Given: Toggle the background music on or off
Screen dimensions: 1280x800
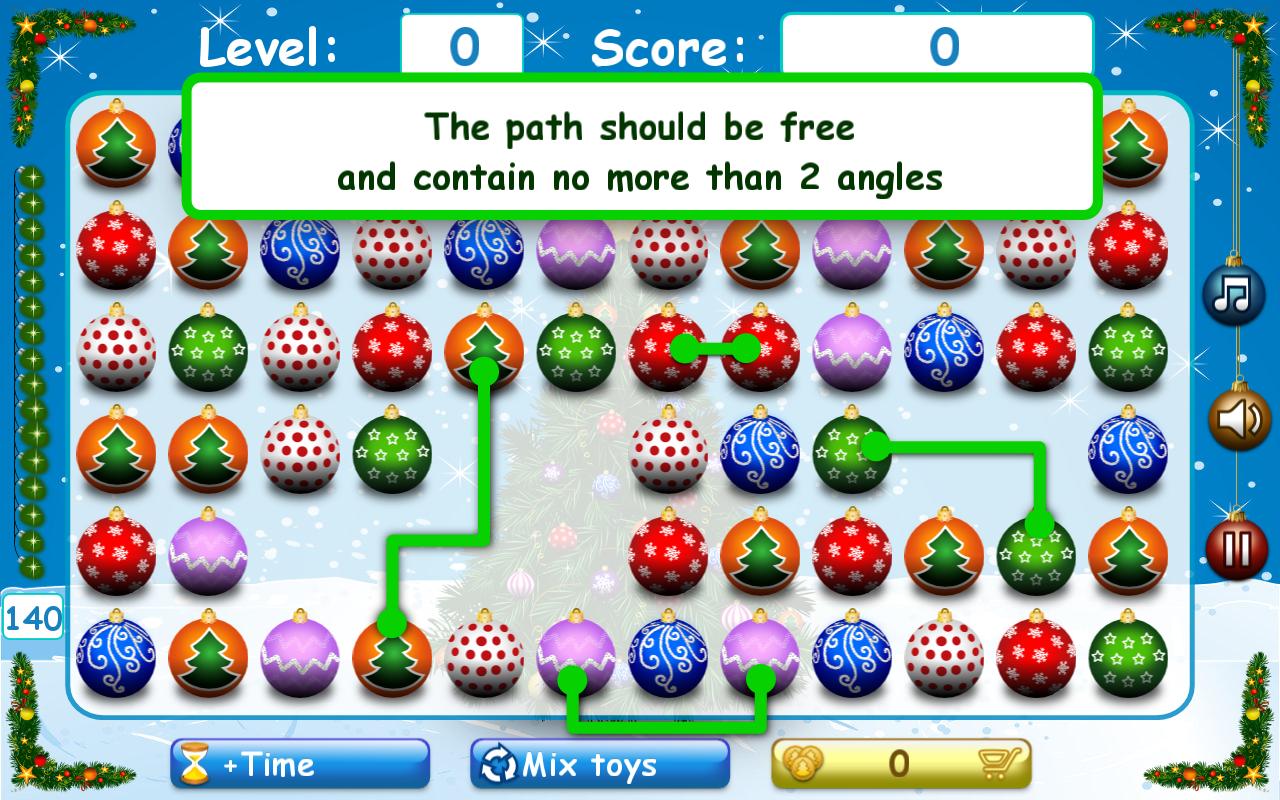Looking at the screenshot, I should (x=1233, y=293).
